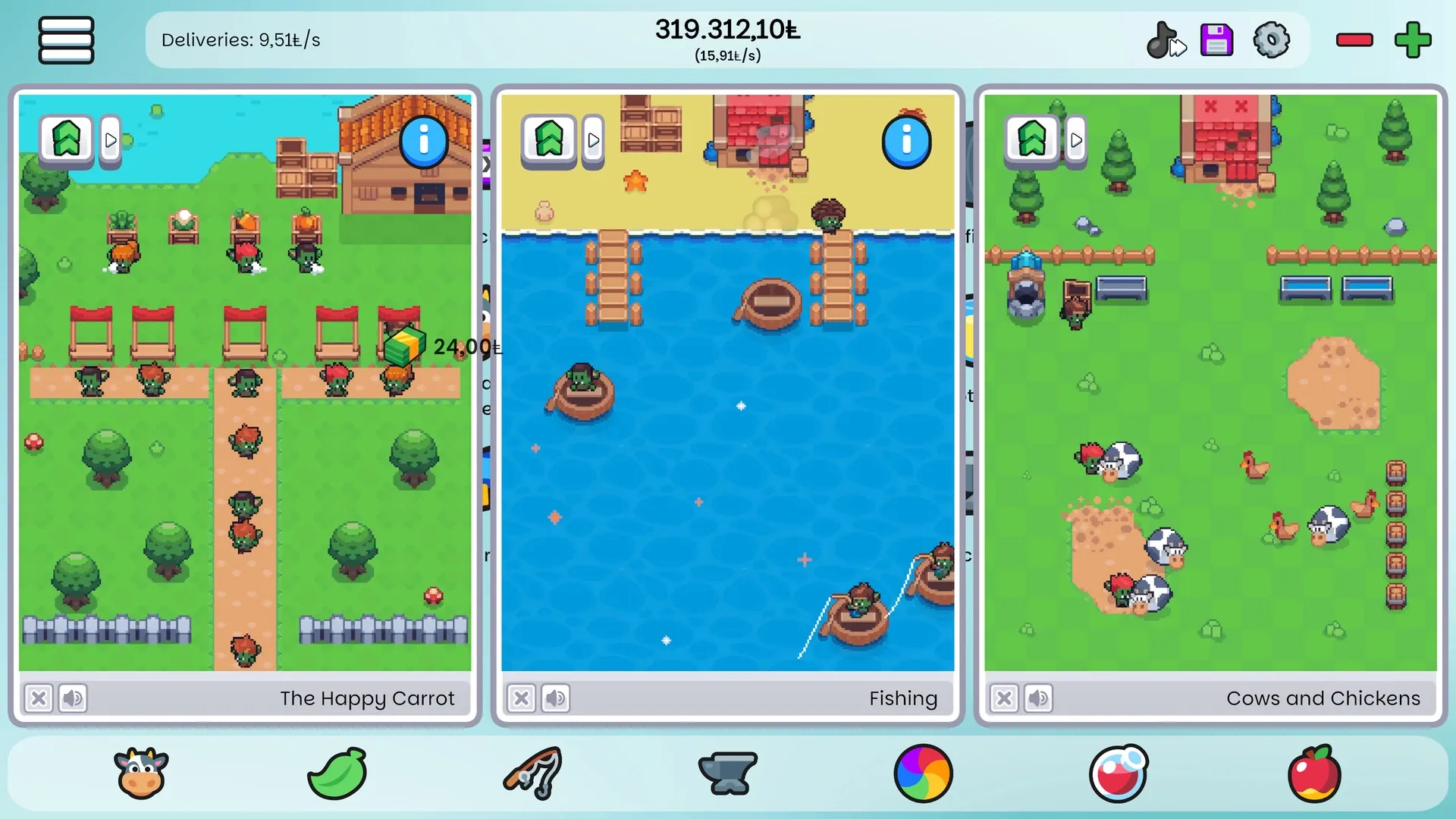Image resolution: width=1456 pixels, height=819 pixels.
Task: Zoom out with the red minus button
Action: pos(1355,39)
